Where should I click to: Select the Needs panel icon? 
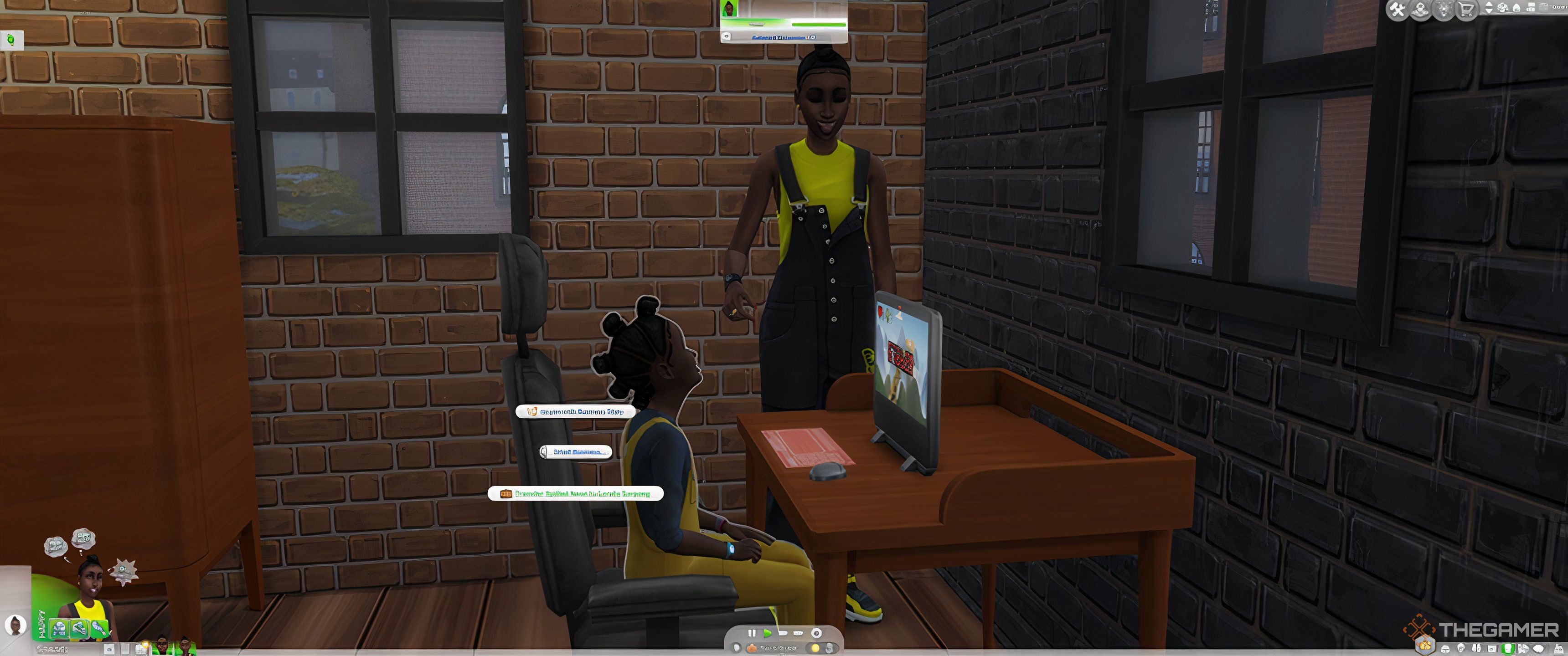1446,649
